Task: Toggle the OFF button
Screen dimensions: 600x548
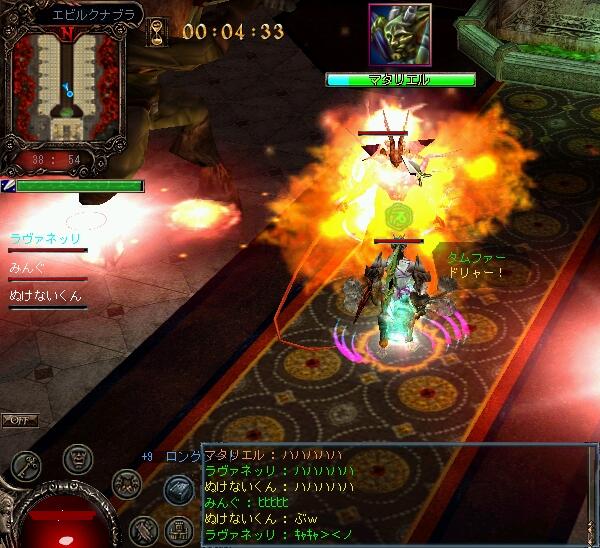Action: click(20, 420)
